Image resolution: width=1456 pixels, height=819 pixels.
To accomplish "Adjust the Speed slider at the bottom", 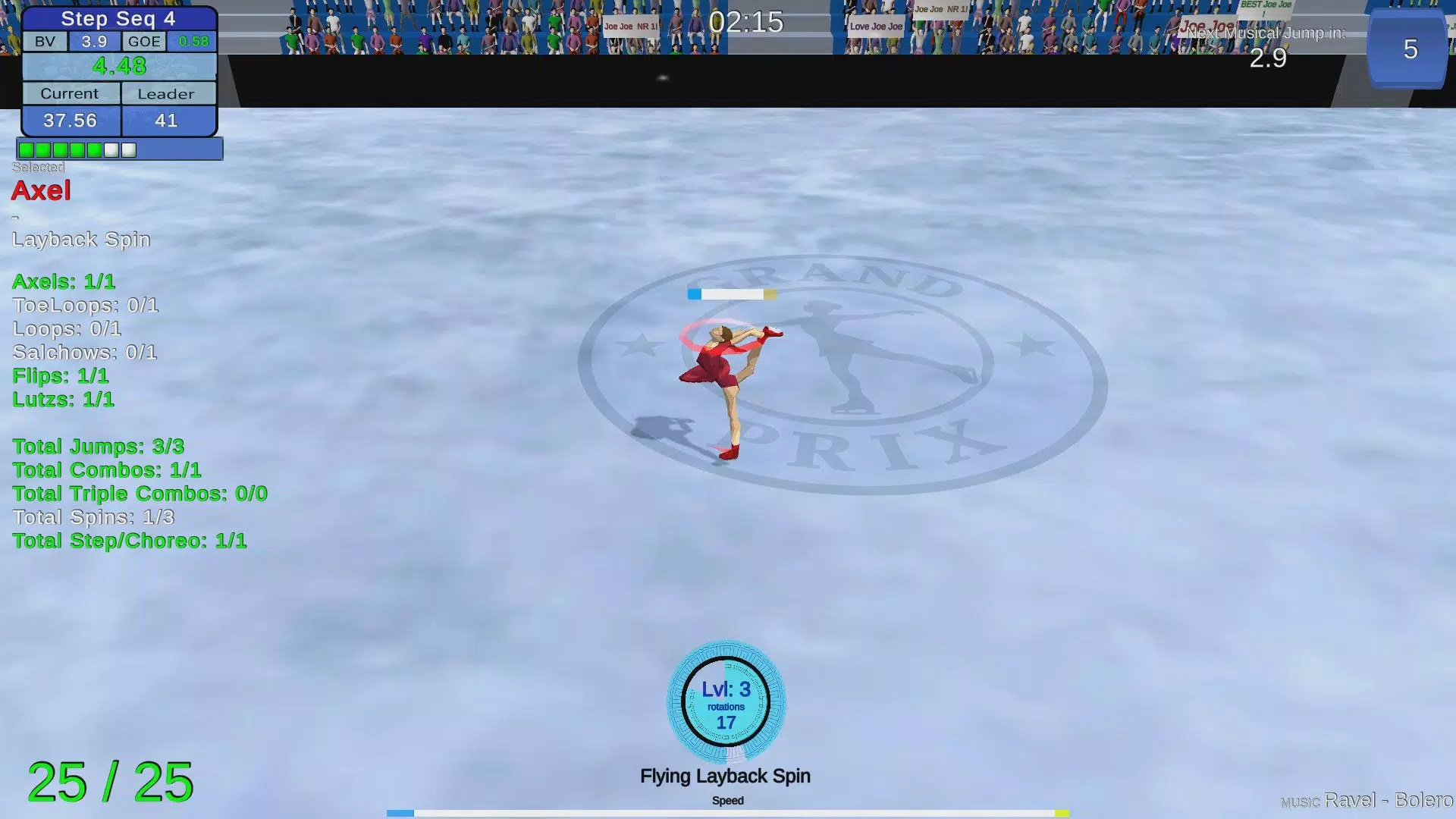I will (x=726, y=812).
